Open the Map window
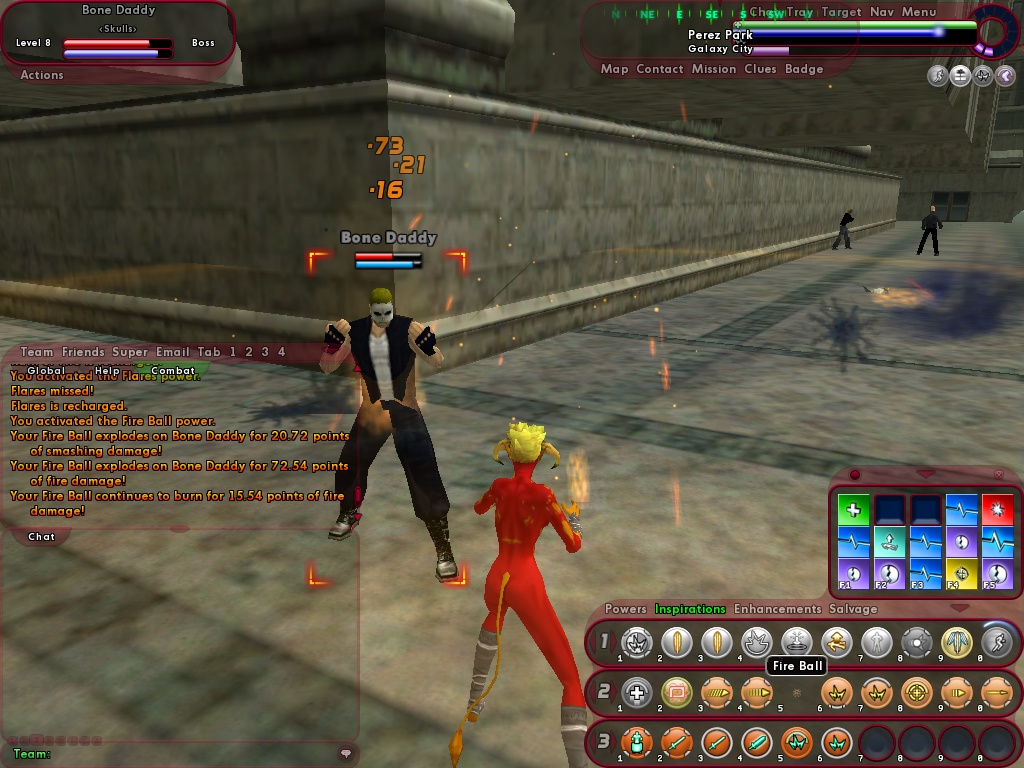The height and width of the screenshot is (768, 1024). click(x=614, y=69)
